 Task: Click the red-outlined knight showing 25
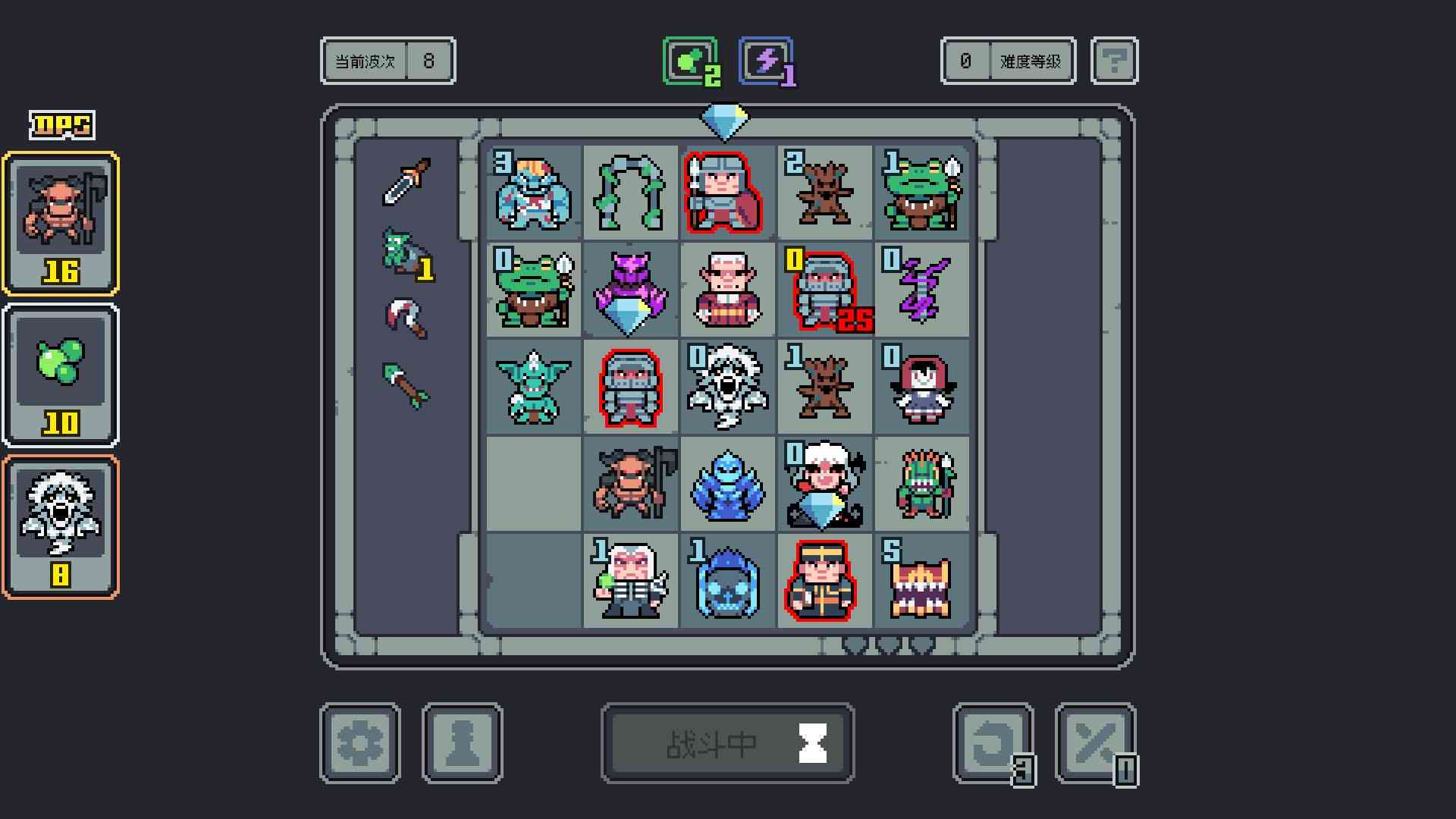(824, 288)
